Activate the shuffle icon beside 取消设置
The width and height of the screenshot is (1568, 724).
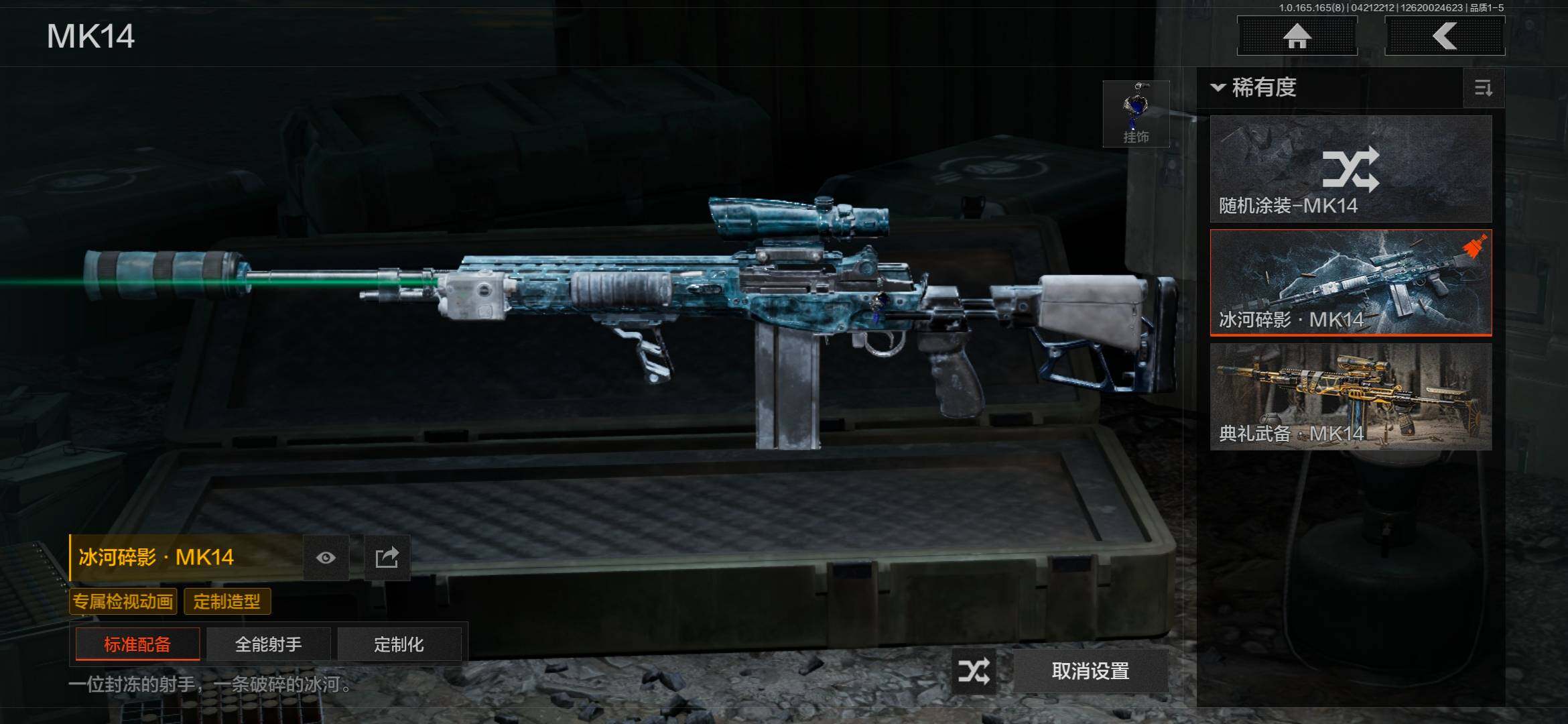click(x=973, y=671)
